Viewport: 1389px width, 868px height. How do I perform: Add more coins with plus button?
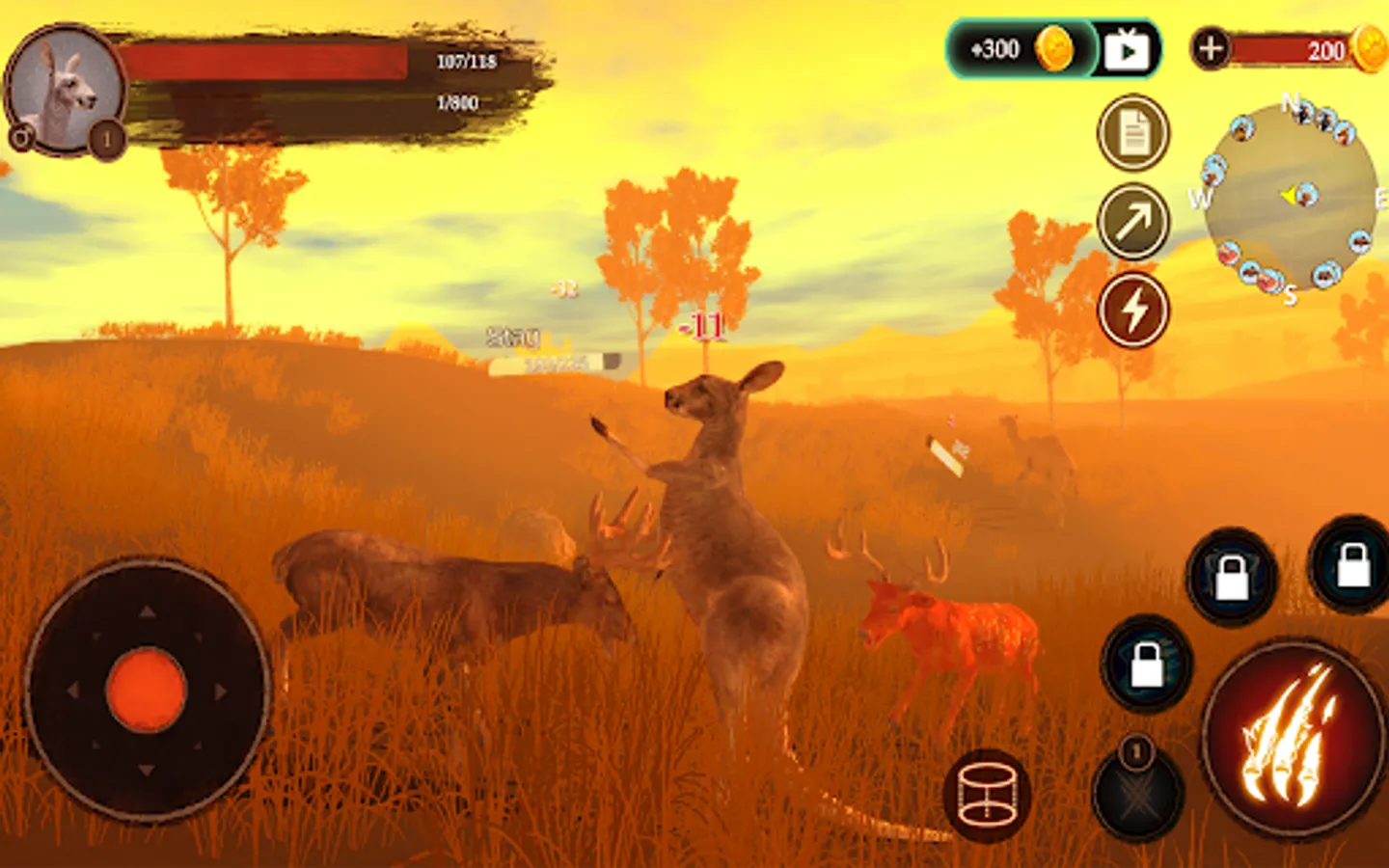tap(1211, 48)
